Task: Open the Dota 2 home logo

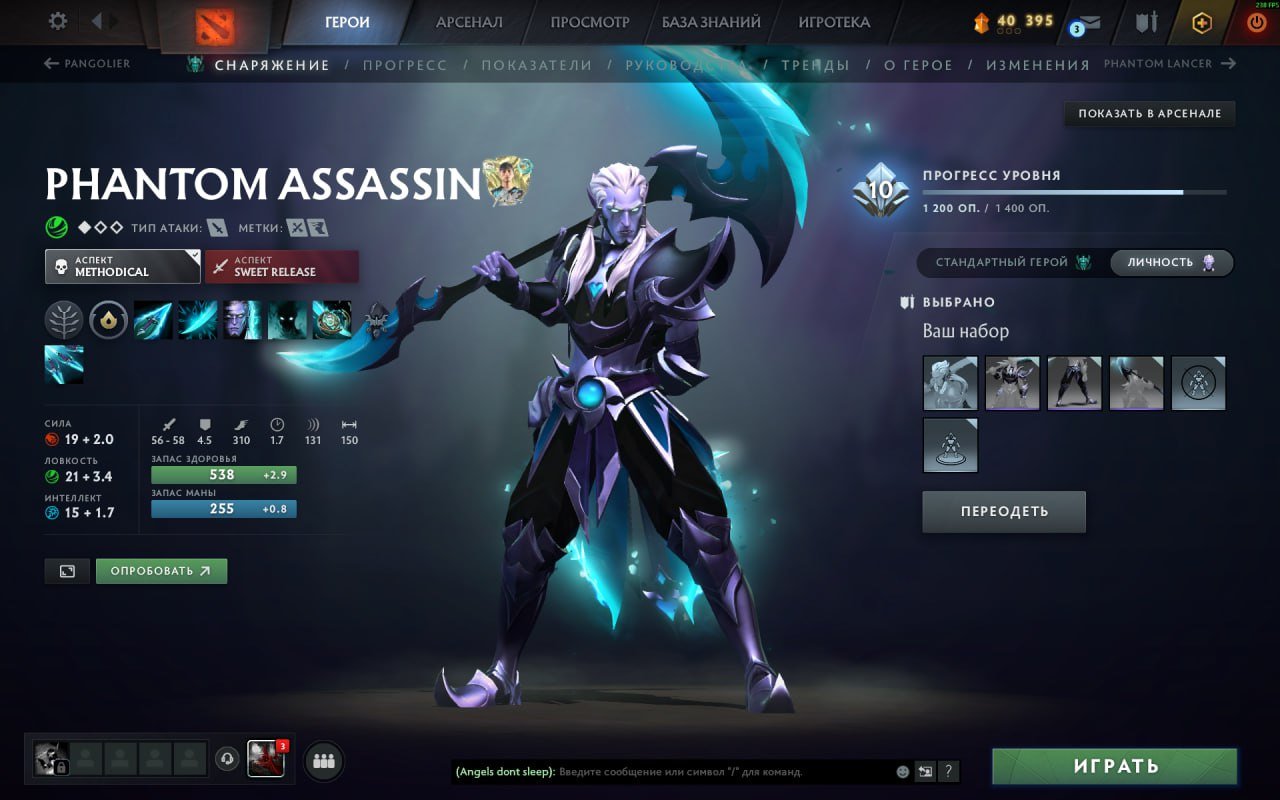Action: 213,22
